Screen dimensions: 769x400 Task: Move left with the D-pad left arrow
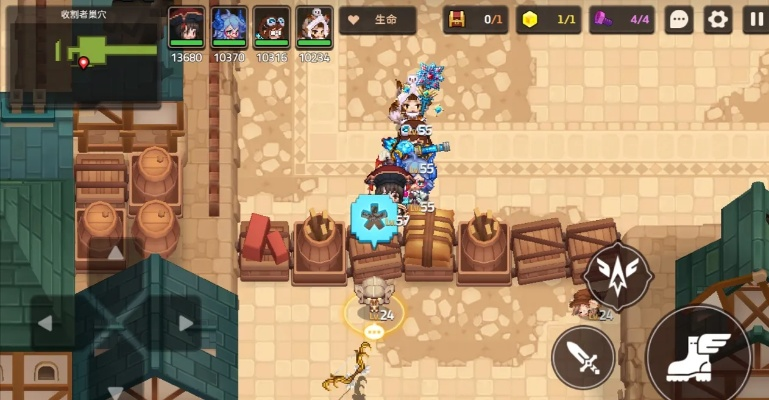coord(45,324)
